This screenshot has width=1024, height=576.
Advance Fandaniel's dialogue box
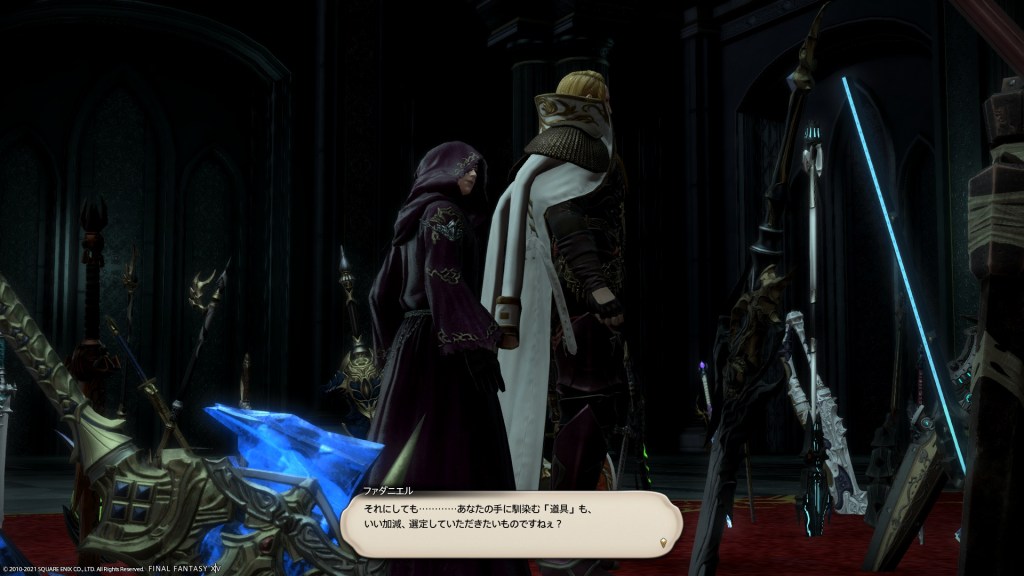click(510, 523)
